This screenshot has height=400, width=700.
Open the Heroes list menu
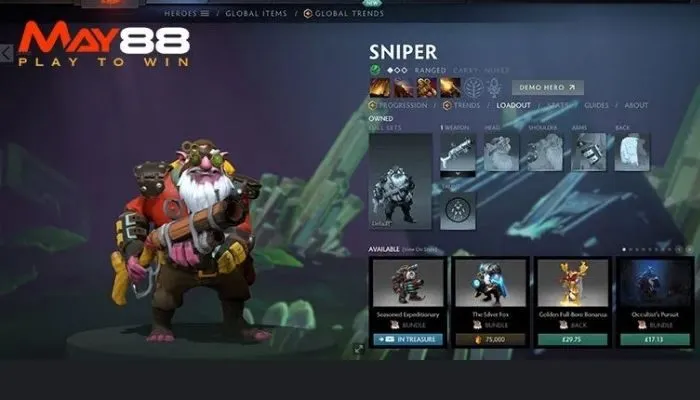tap(189, 14)
